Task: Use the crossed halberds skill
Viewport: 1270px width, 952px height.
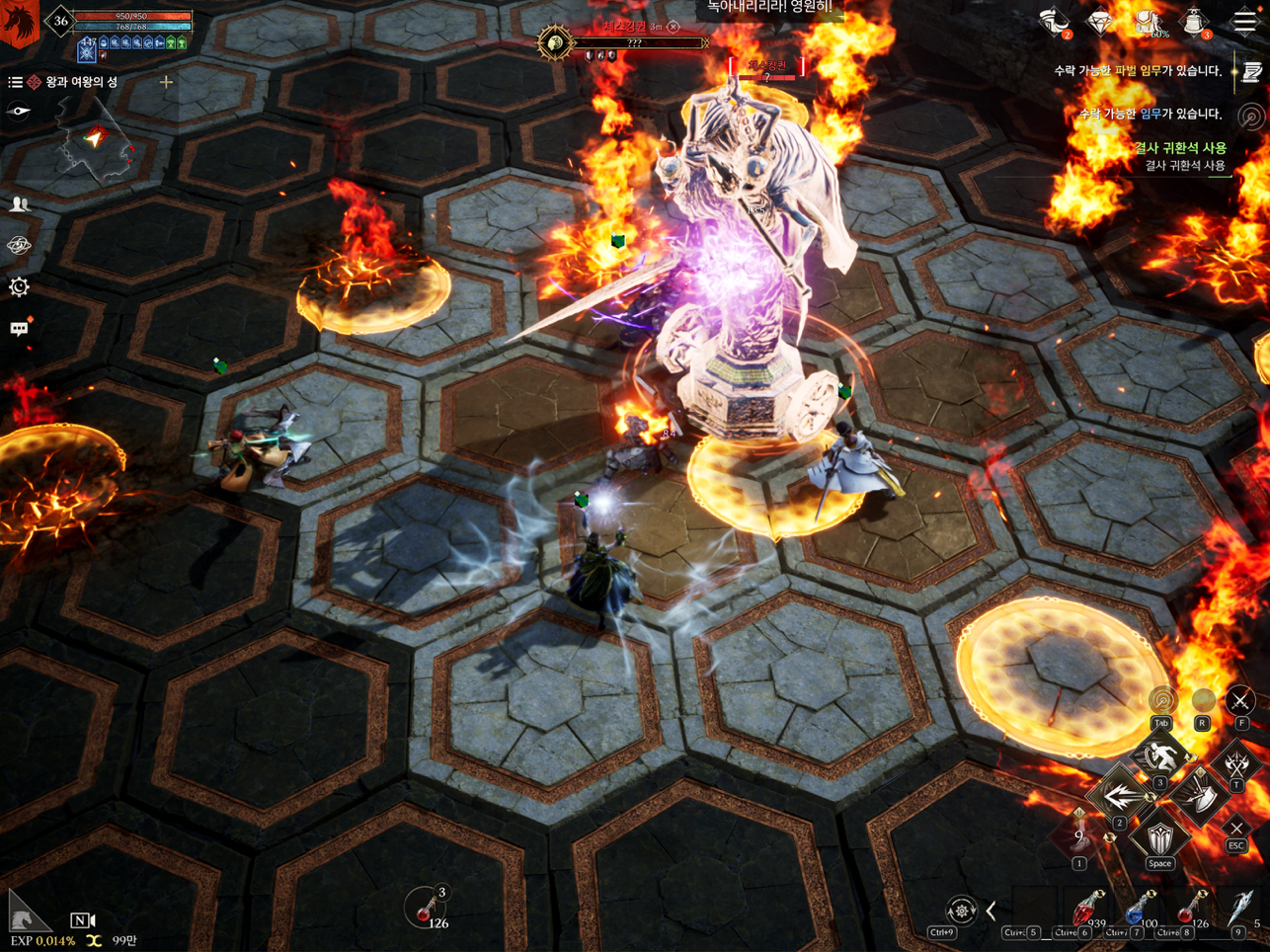Action: click(x=1236, y=763)
